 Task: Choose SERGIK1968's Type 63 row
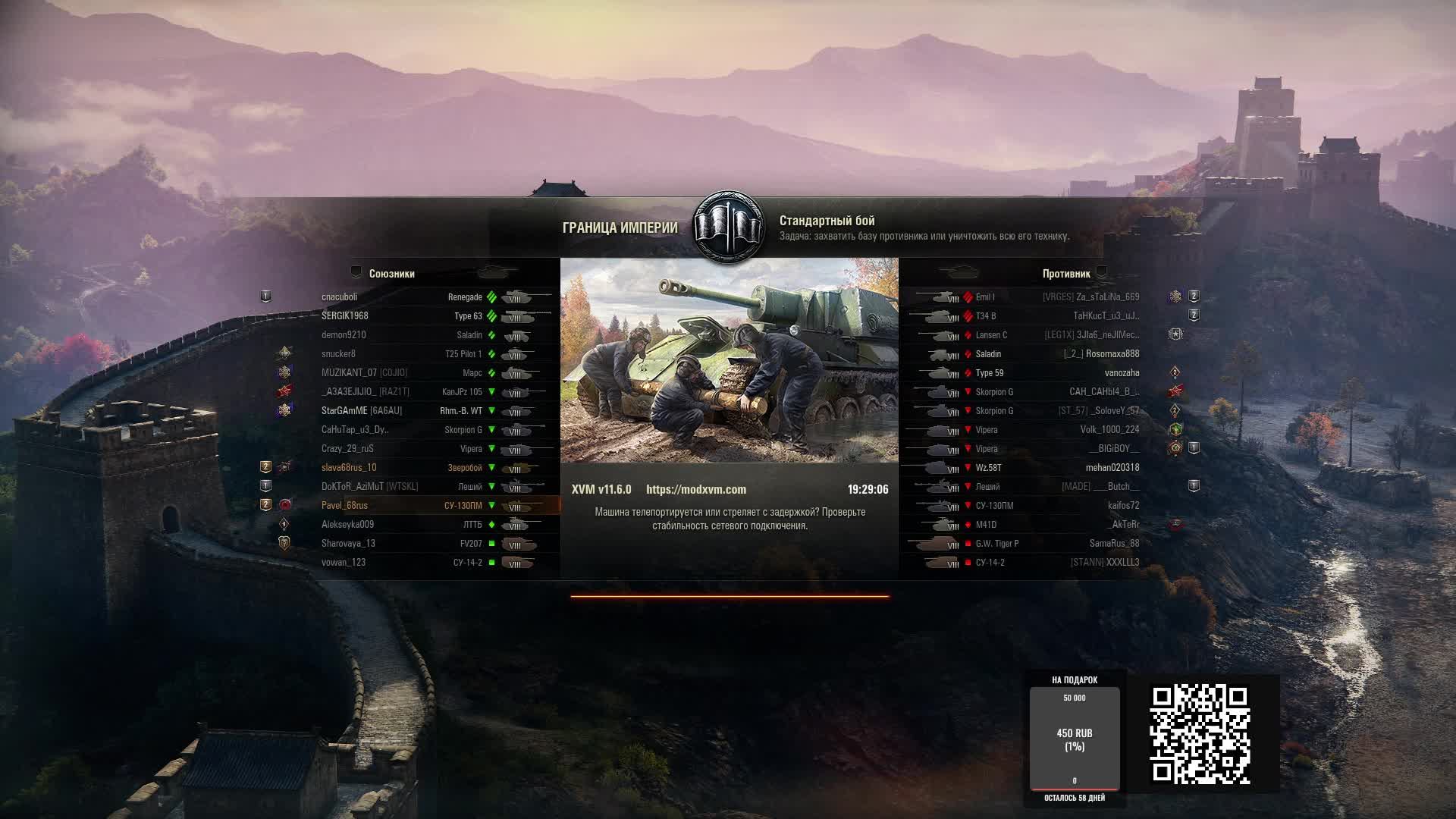345,316
